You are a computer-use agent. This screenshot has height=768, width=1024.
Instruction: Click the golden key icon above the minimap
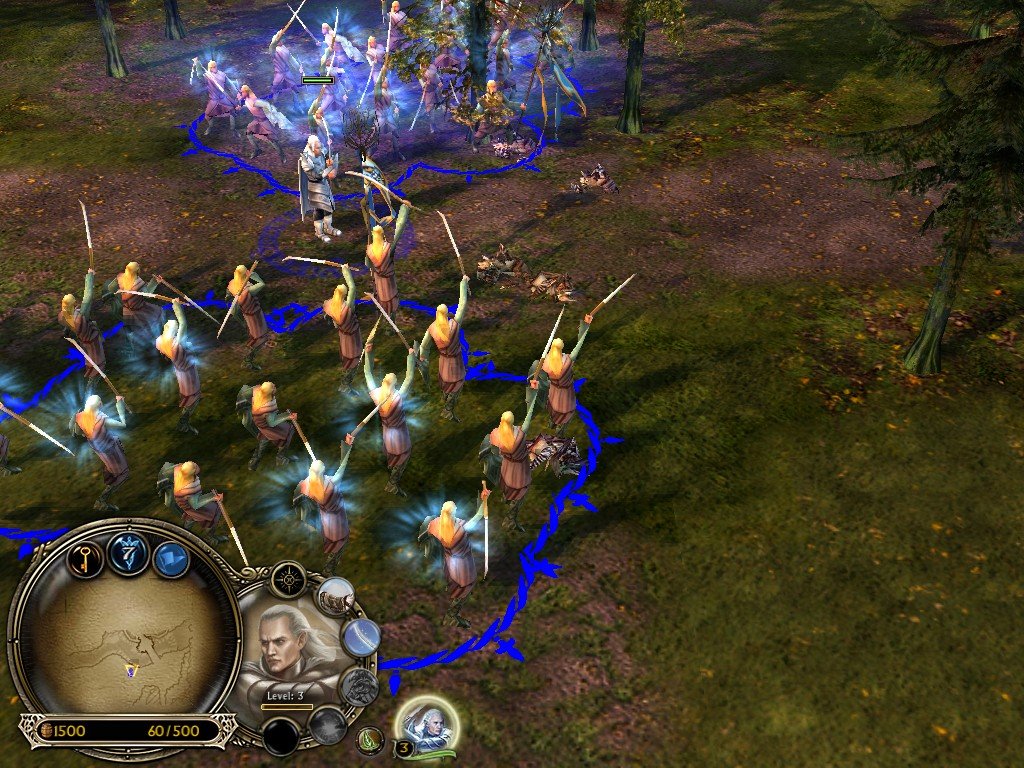pyautogui.click(x=86, y=557)
